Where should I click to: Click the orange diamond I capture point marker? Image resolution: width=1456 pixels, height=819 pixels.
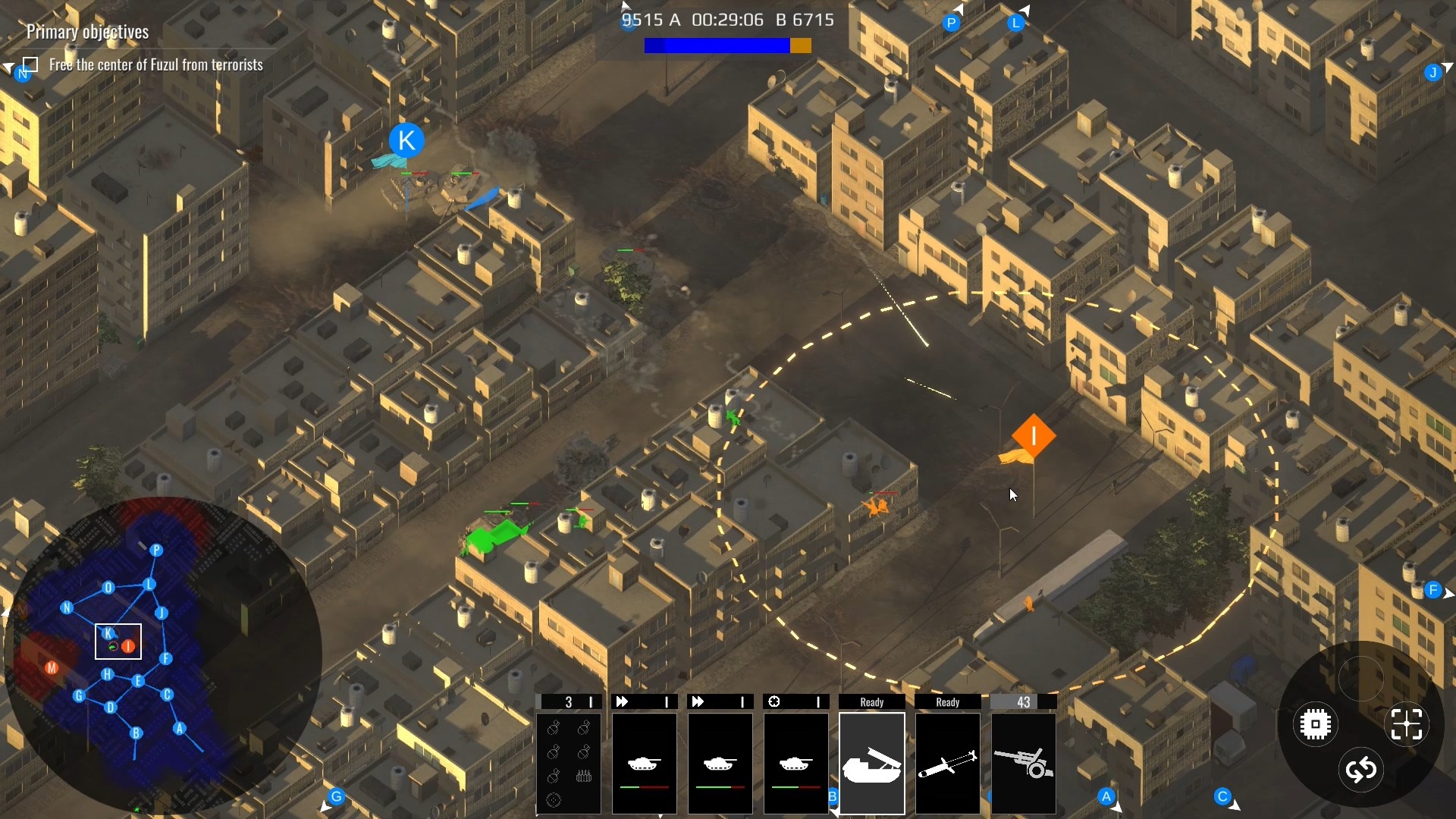(x=1033, y=436)
